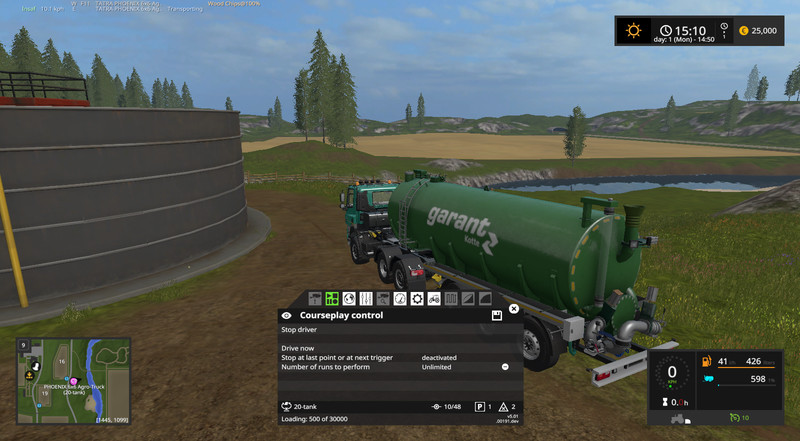
Task: Decrease the number of runs to perform
Action: (x=505, y=367)
